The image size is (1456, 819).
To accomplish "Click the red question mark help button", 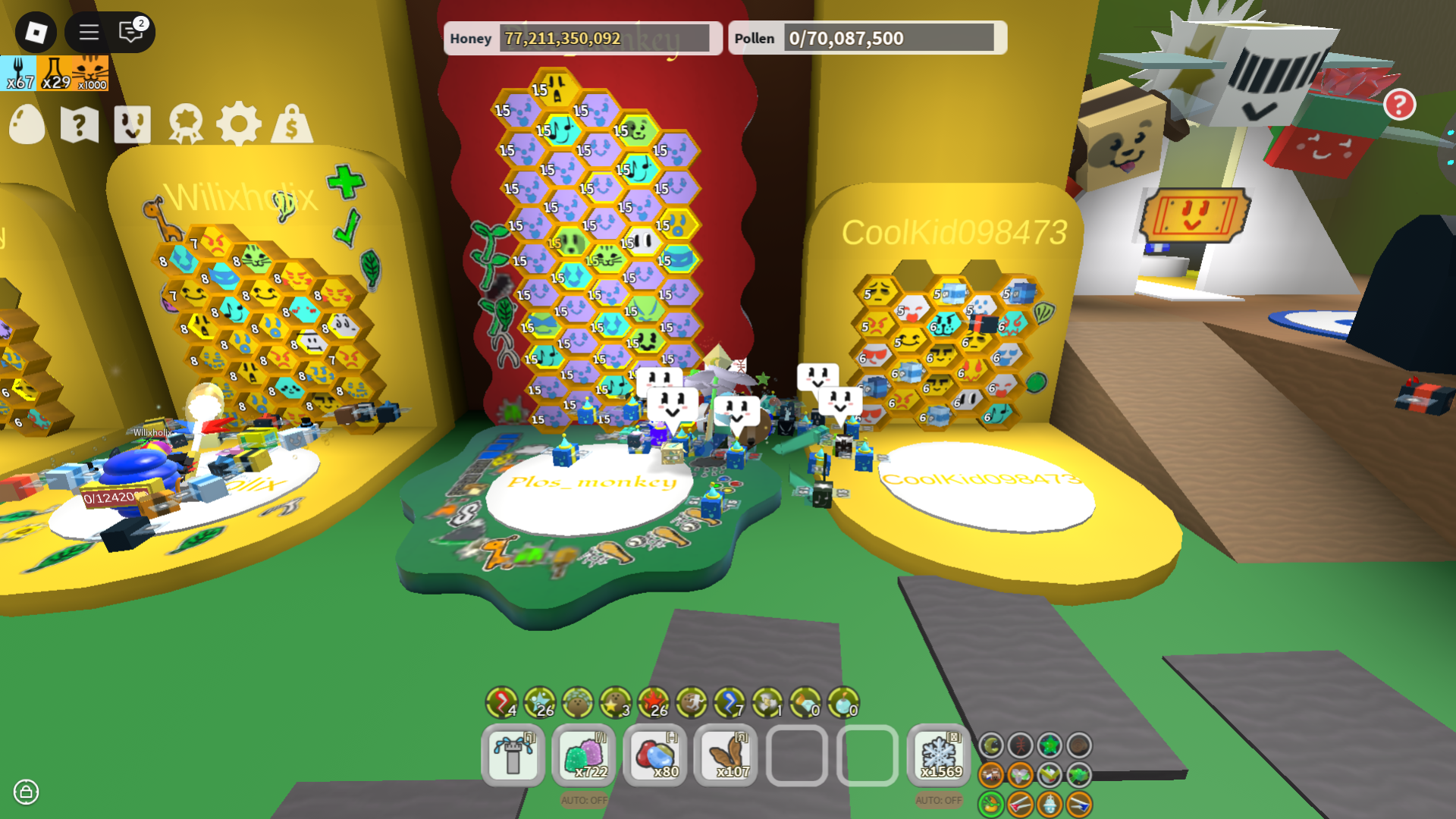I will click(x=1399, y=105).
